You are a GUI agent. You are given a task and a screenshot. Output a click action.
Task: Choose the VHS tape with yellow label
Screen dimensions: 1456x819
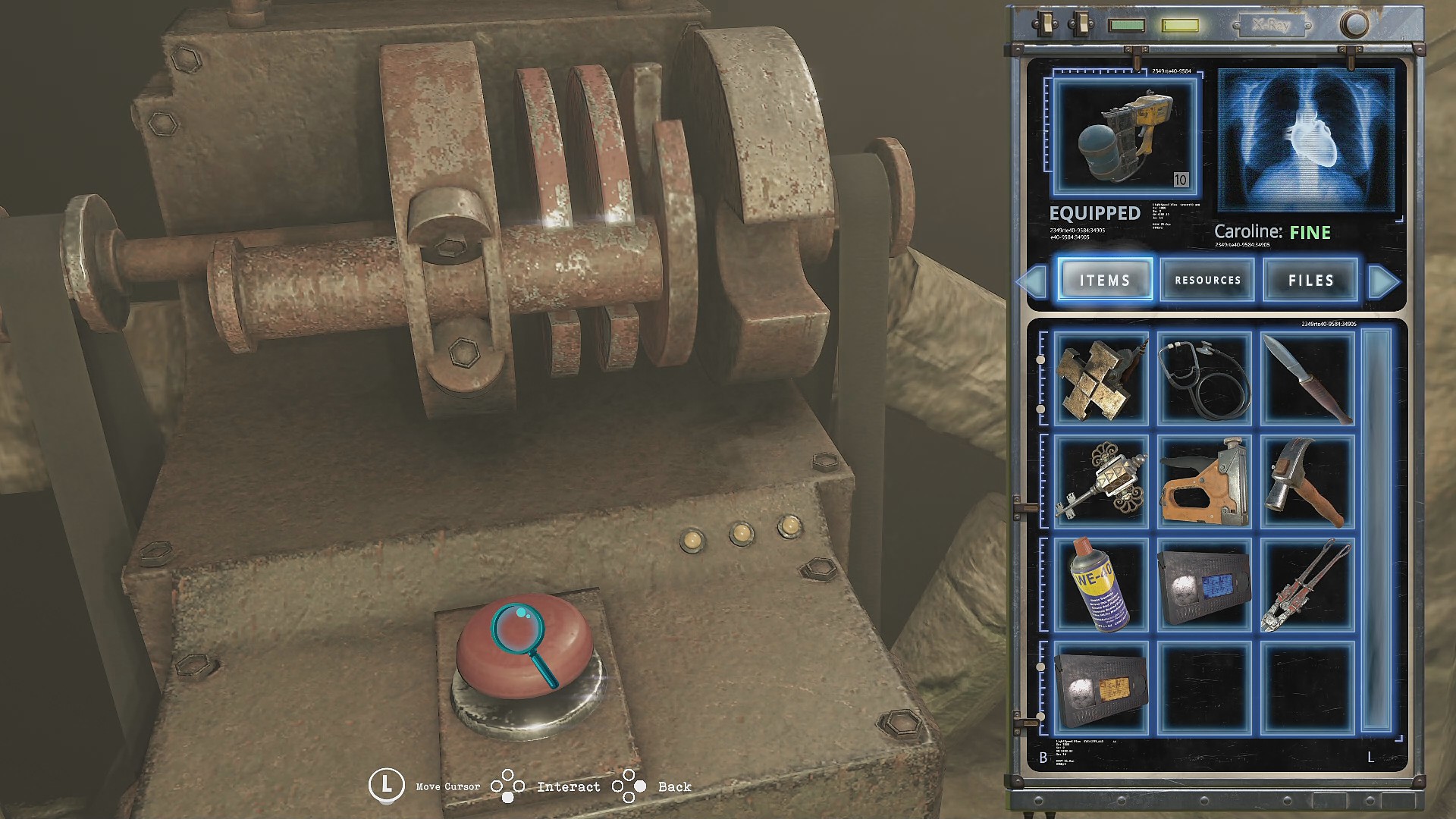1100,688
